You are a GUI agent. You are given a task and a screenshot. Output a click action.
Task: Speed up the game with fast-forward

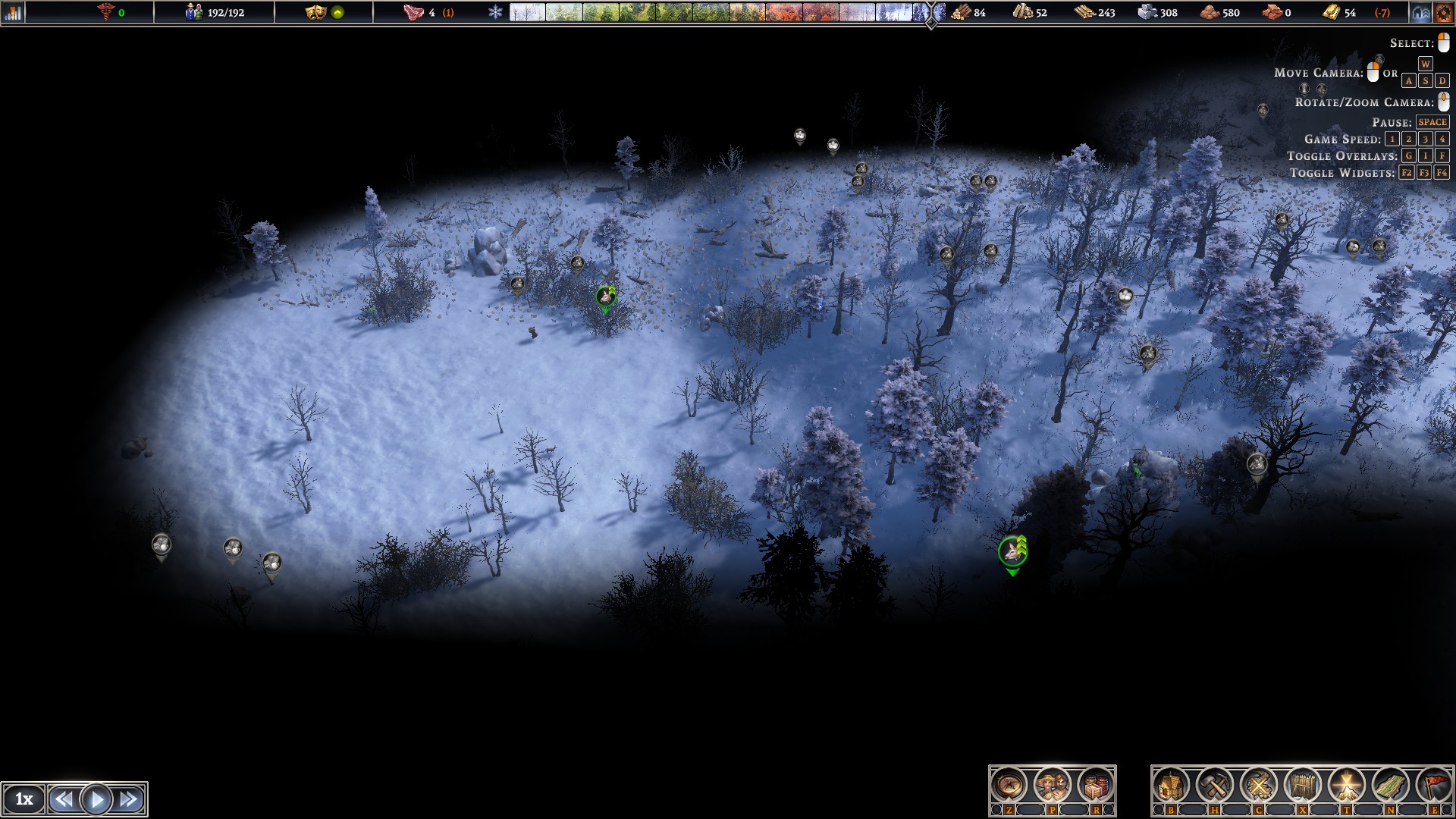pos(129,799)
